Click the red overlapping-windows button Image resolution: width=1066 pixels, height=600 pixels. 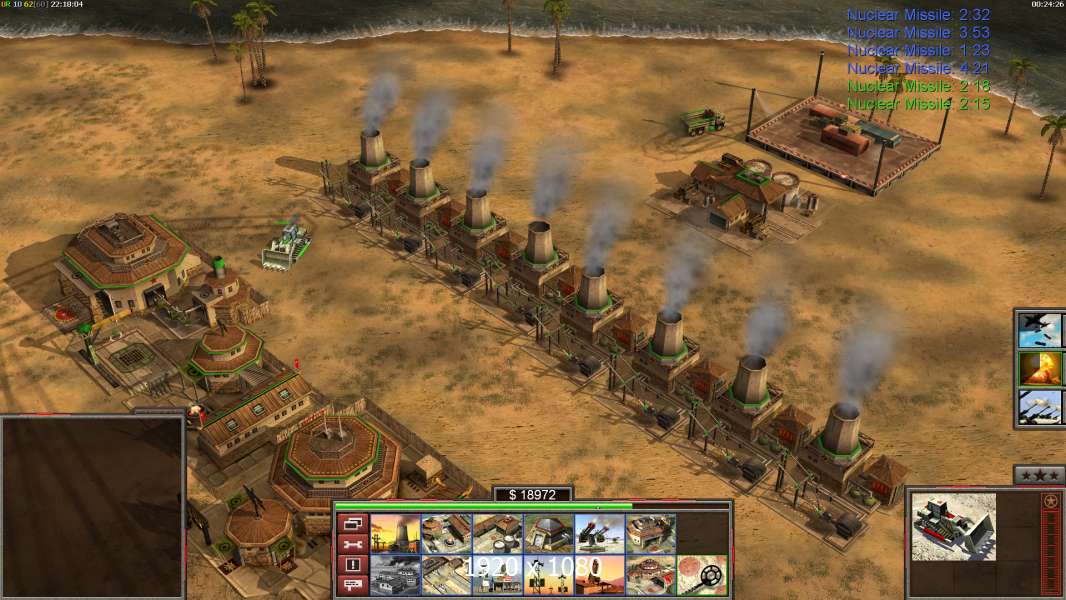[x=352, y=523]
